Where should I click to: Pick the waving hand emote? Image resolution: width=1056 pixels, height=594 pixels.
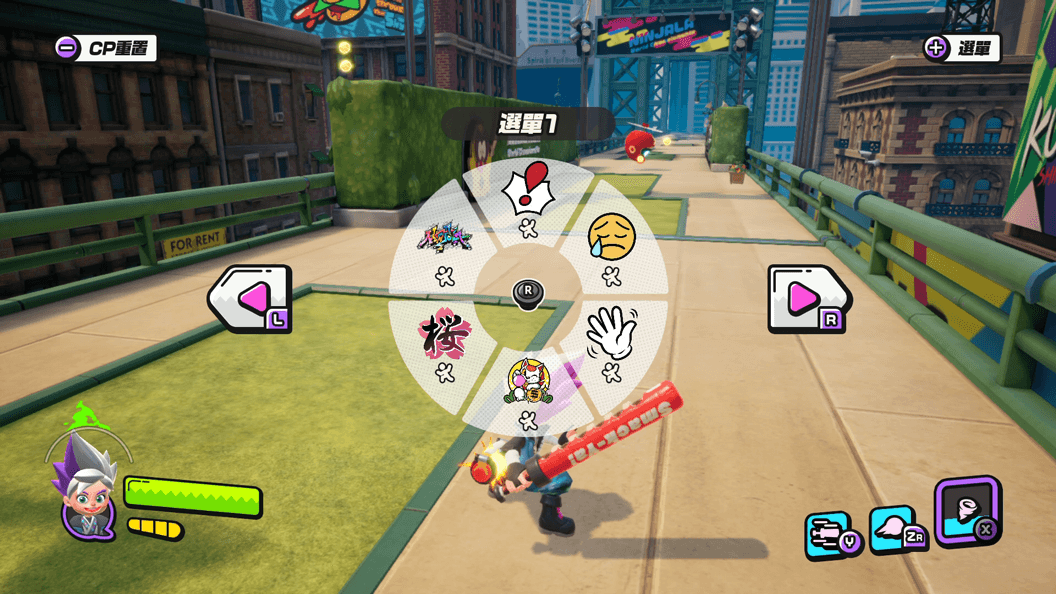611,334
